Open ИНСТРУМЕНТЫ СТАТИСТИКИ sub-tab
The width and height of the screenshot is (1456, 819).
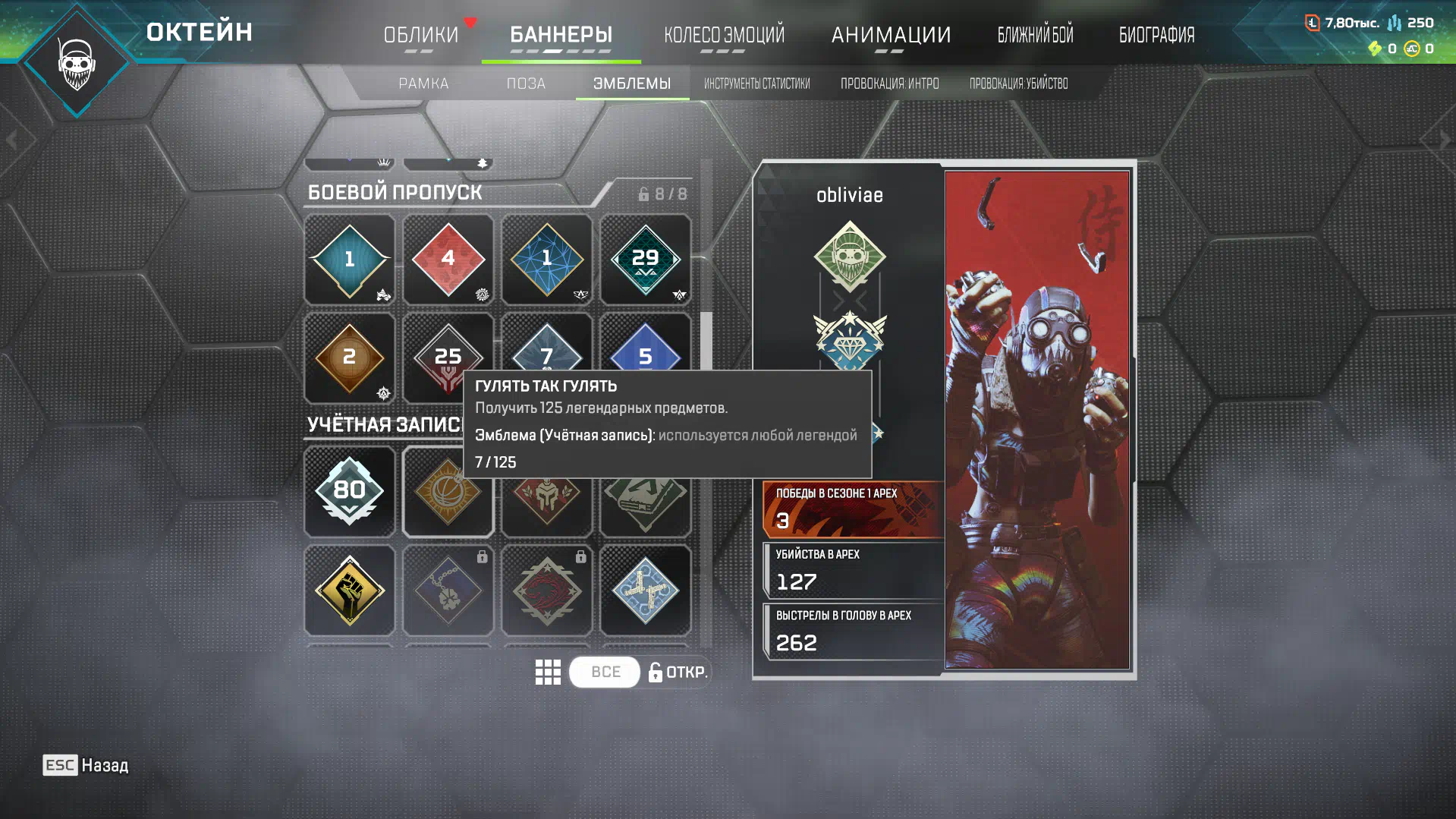(x=756, y=83)
